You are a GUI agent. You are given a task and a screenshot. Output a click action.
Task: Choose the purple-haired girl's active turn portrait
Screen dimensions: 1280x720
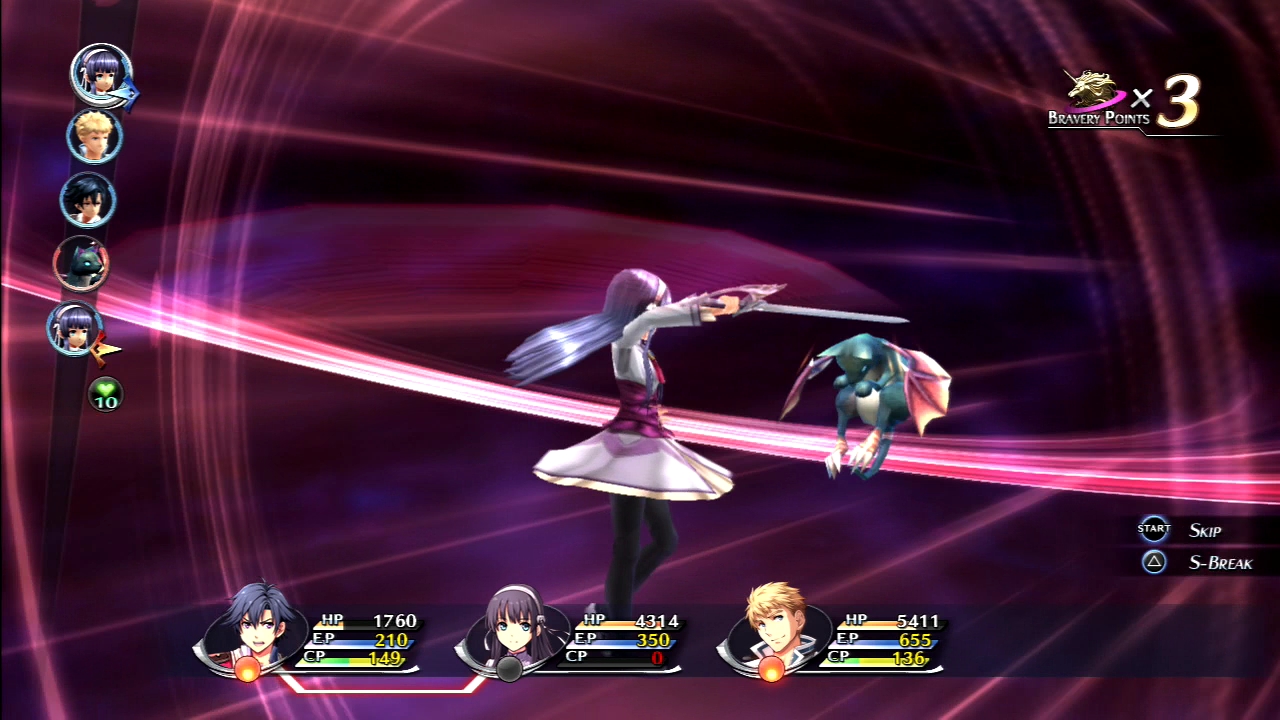click(101, 72)
